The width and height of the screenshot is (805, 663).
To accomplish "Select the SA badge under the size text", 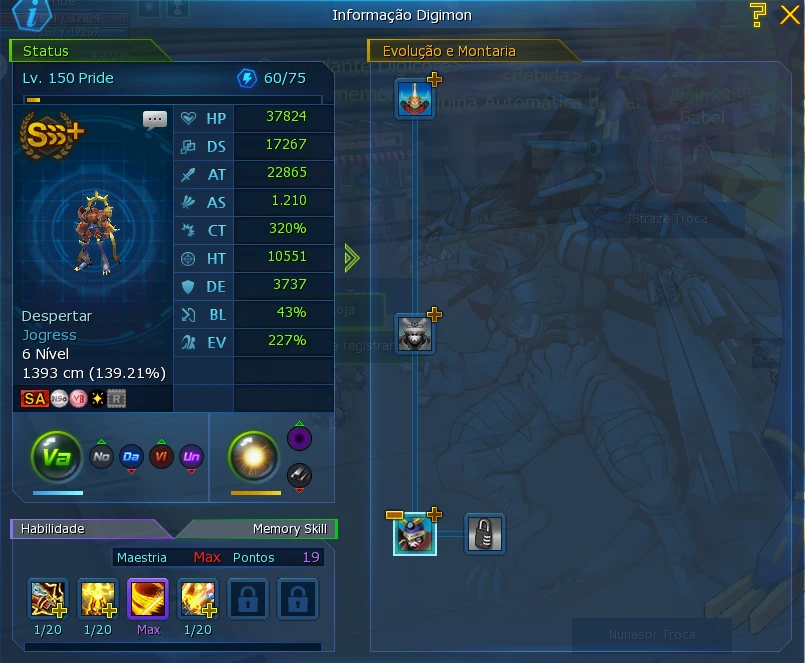I will tap(35, 399).
